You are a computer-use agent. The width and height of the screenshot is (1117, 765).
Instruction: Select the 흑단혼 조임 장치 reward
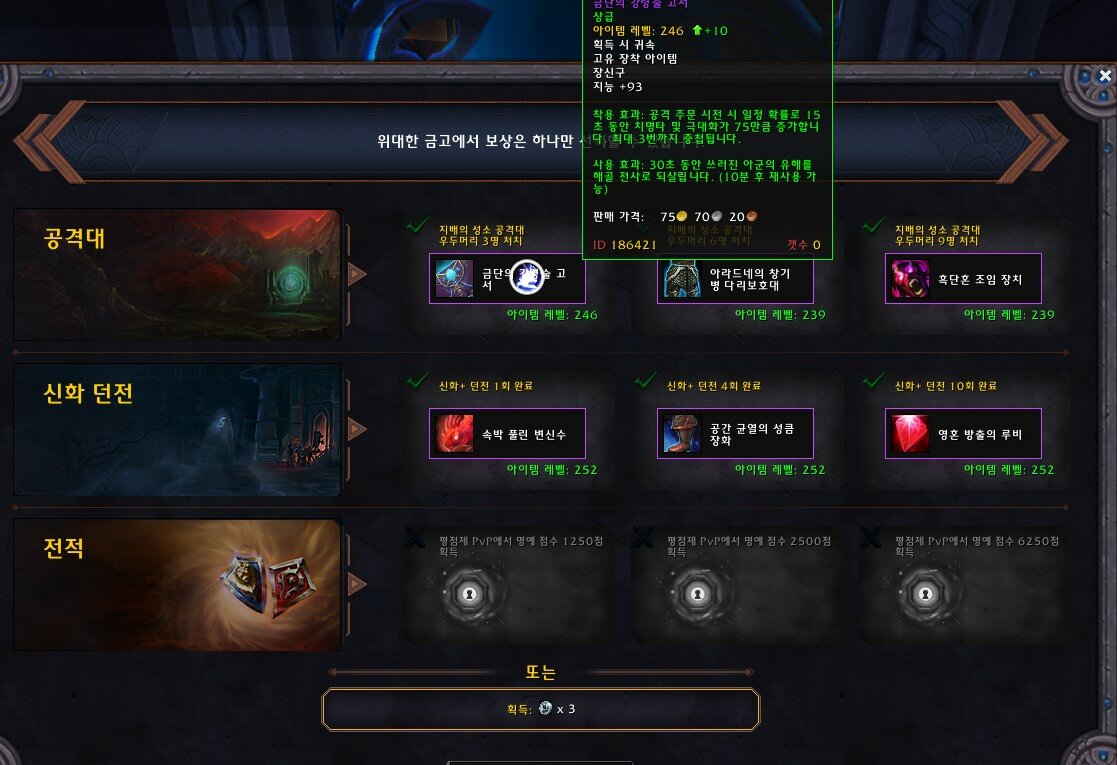coord(963,279)
